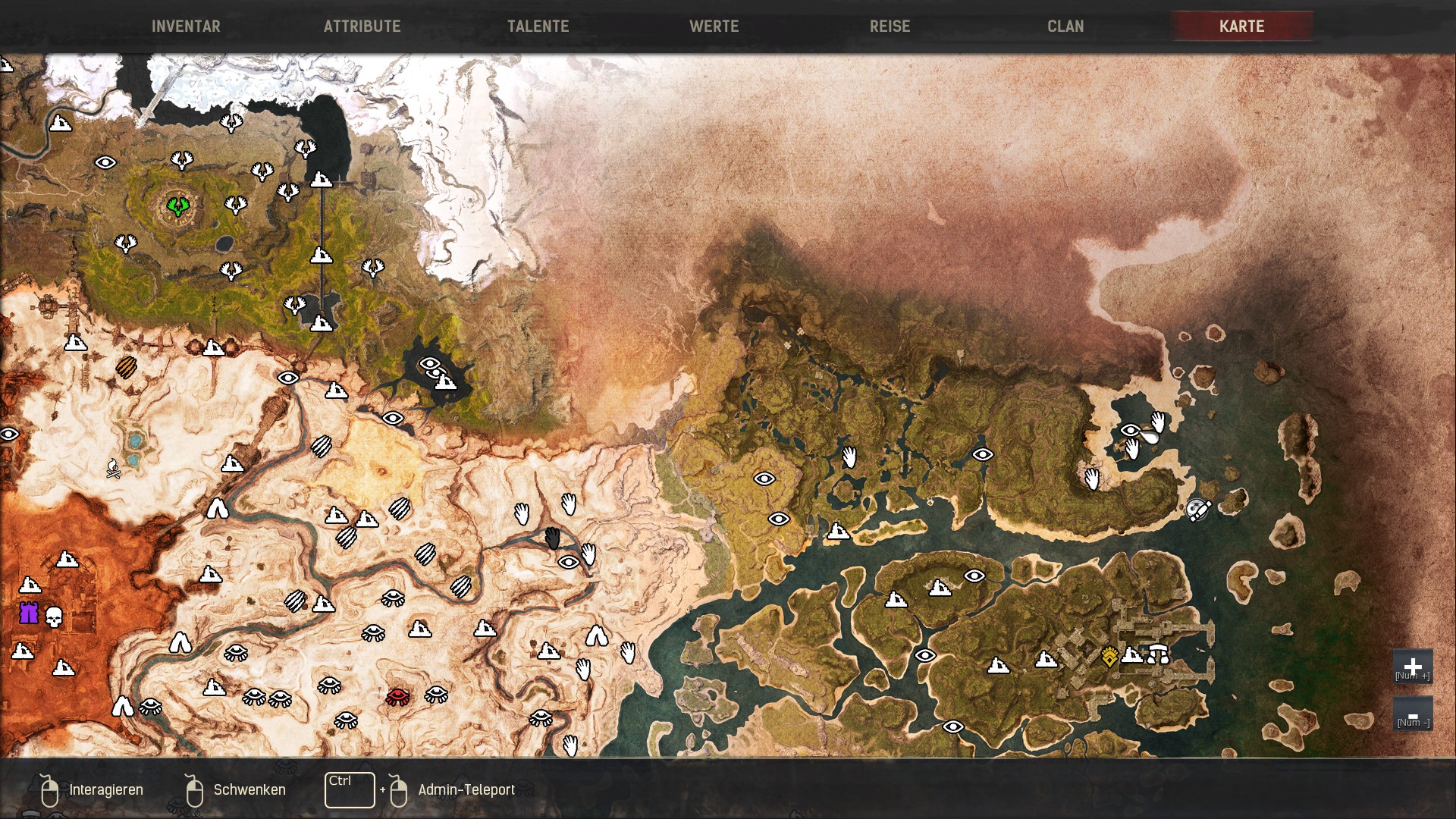Click the skull and crossbones marker
Image resolution: width=1456 pixels, height=819 pixels.
114,469
